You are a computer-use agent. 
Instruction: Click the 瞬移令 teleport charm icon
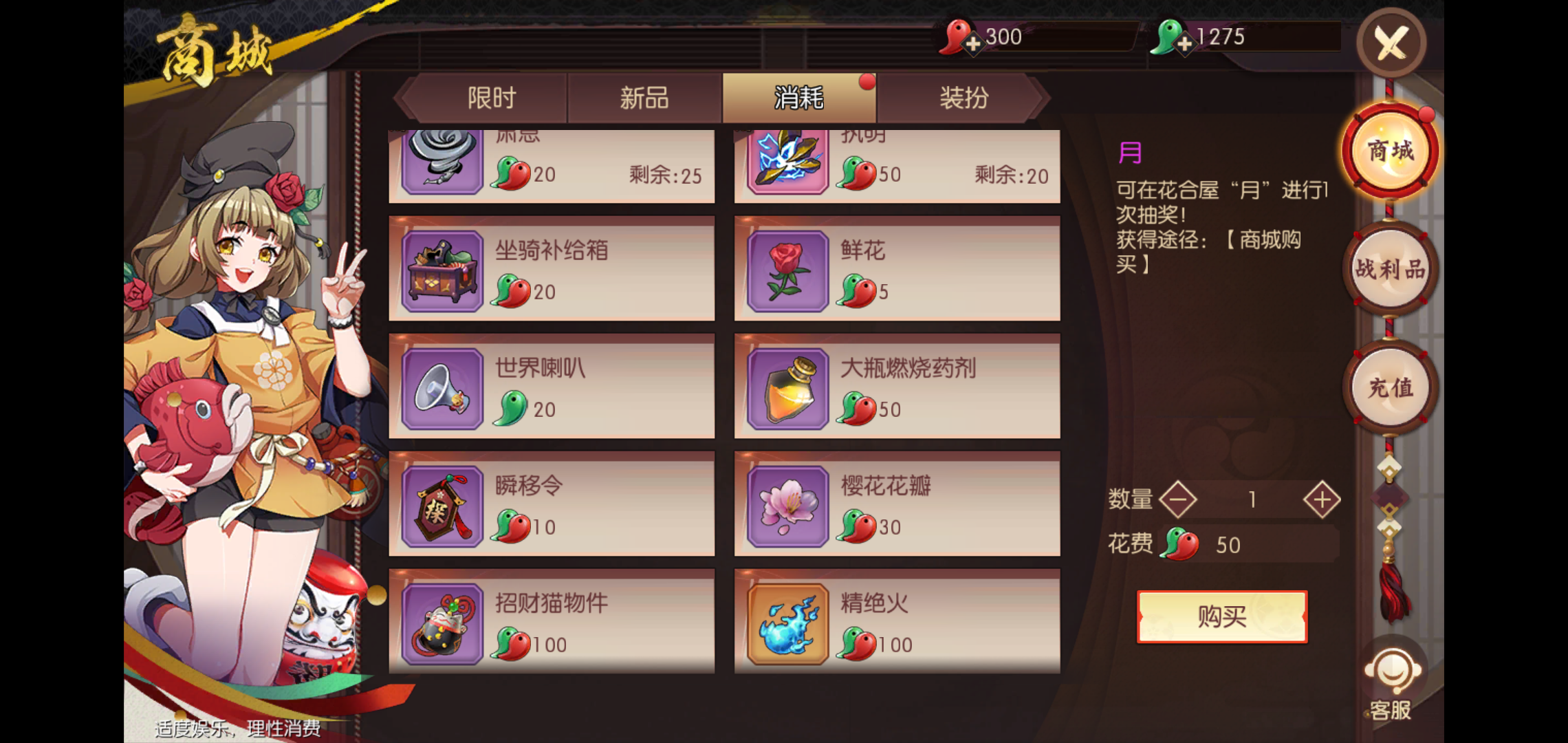click(442, 506)
